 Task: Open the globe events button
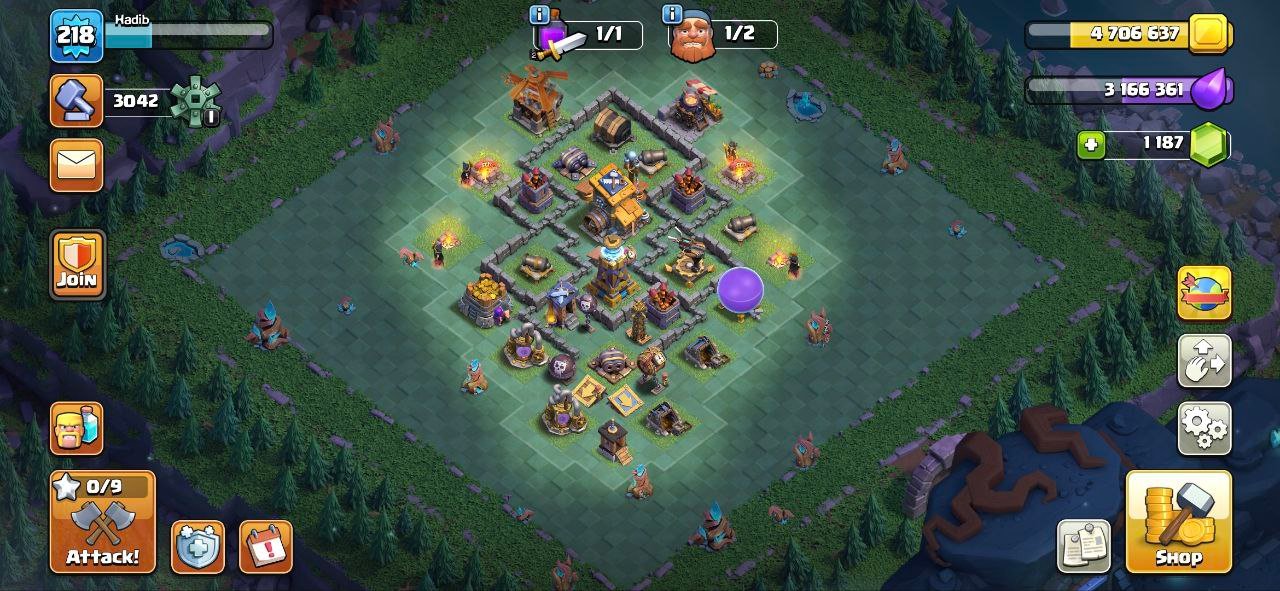1204,293
